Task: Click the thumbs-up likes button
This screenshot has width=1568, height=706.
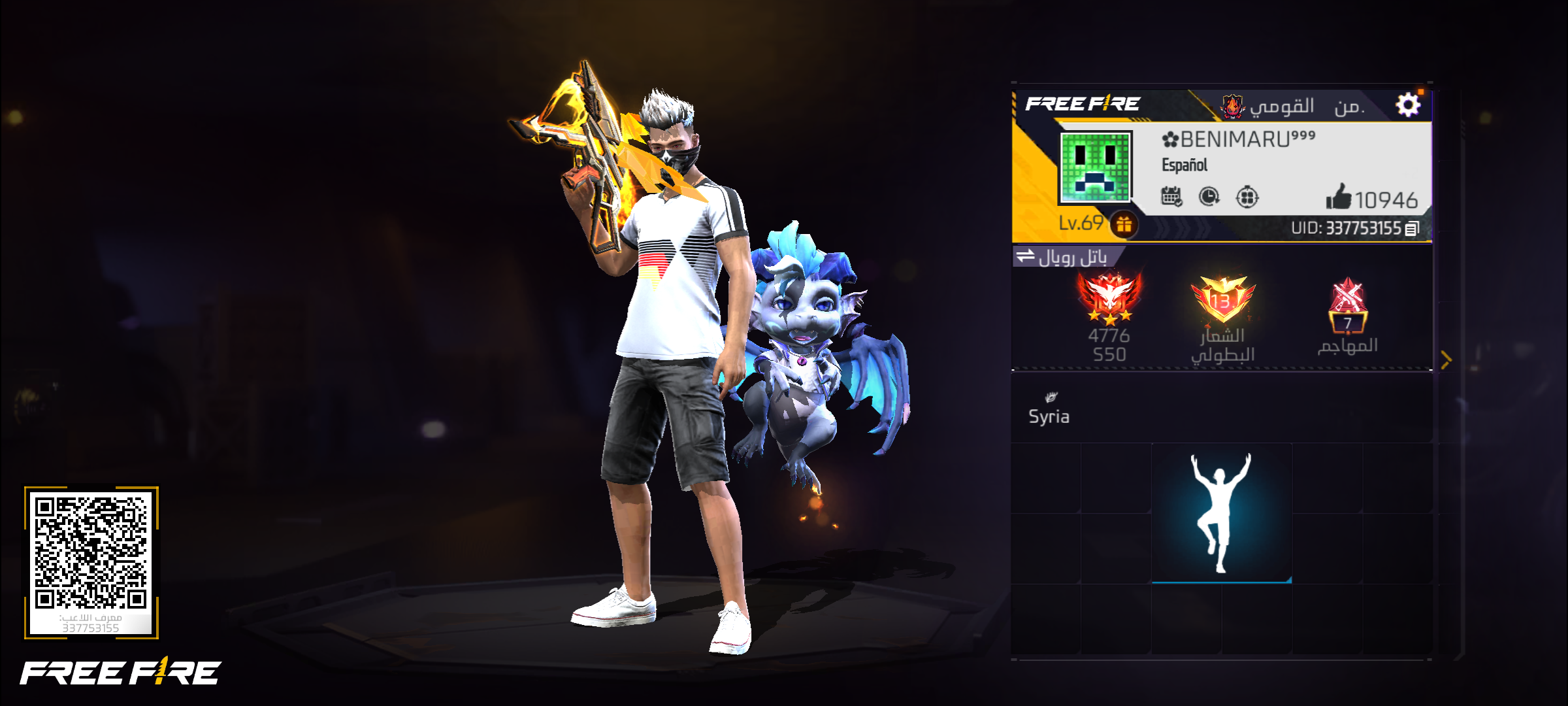Action: pyautogui.click(x=1339, y=197)
